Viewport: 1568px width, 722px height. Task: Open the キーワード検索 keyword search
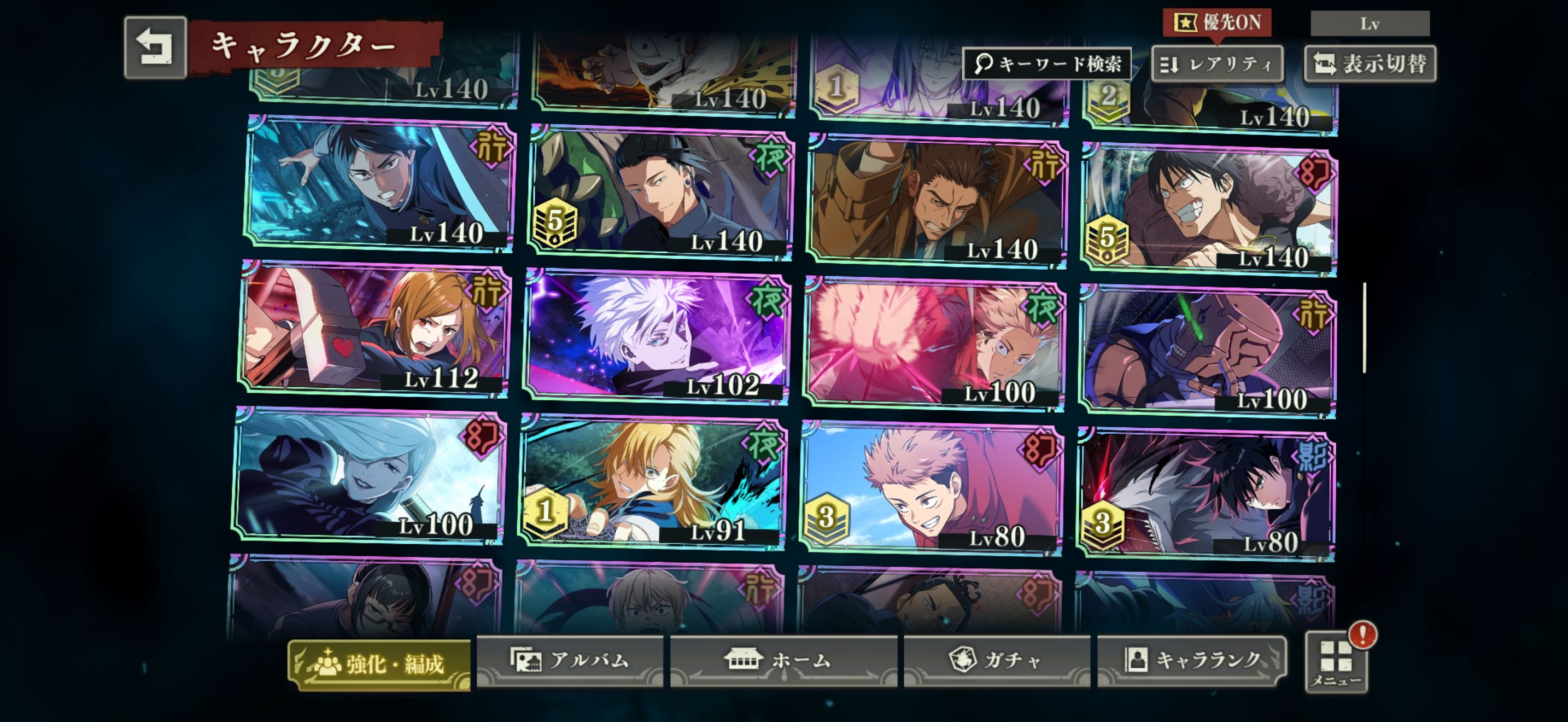1047,63
